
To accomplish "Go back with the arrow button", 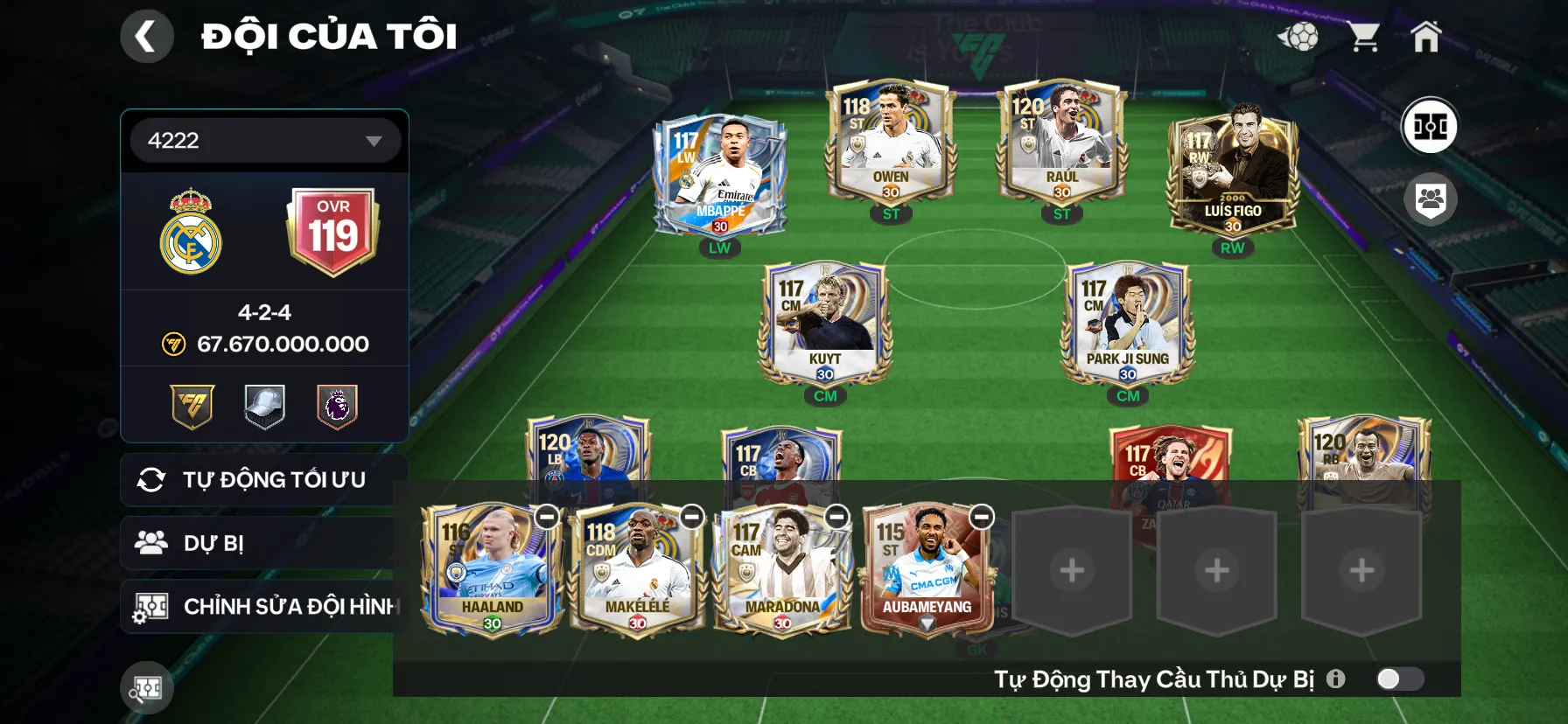I will [146, 37].
